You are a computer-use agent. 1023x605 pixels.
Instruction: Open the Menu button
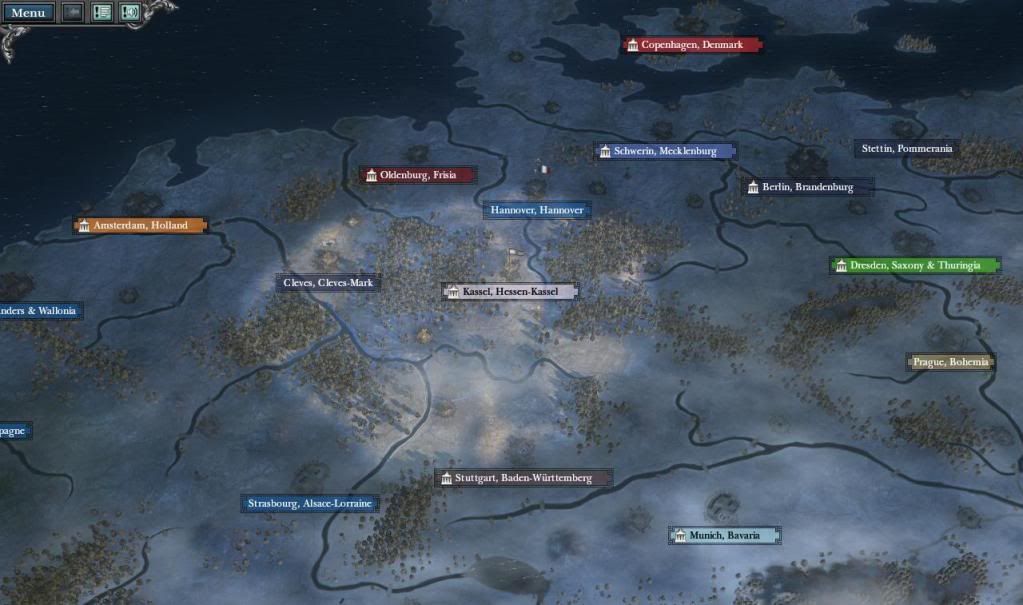27,13
